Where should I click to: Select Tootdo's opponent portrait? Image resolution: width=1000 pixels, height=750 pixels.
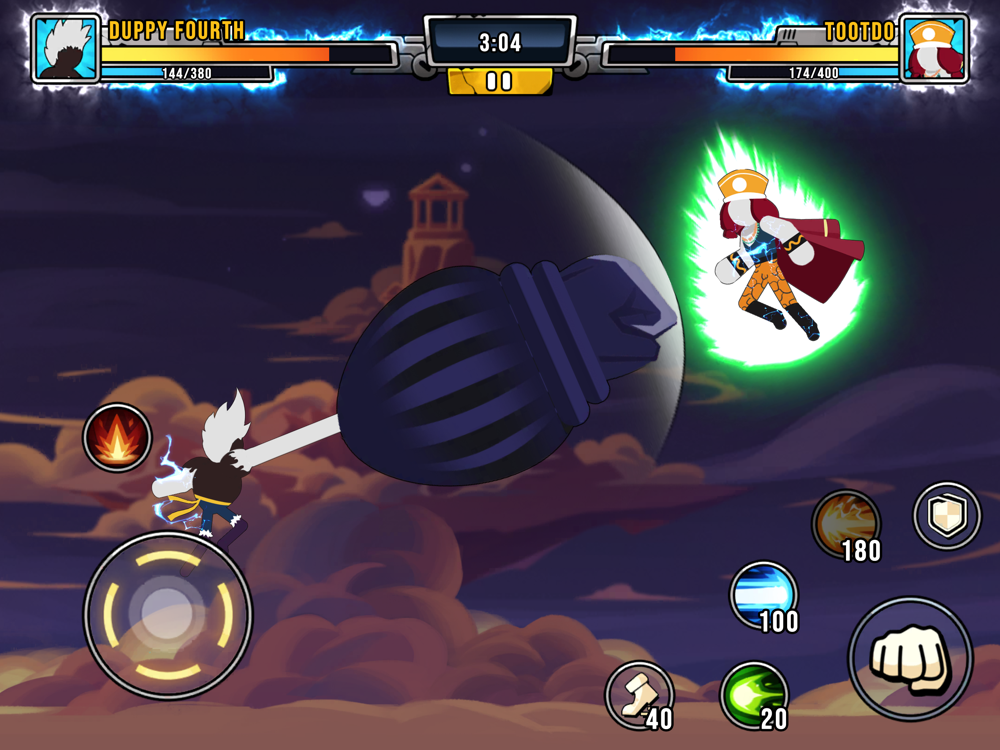(933, 48)
